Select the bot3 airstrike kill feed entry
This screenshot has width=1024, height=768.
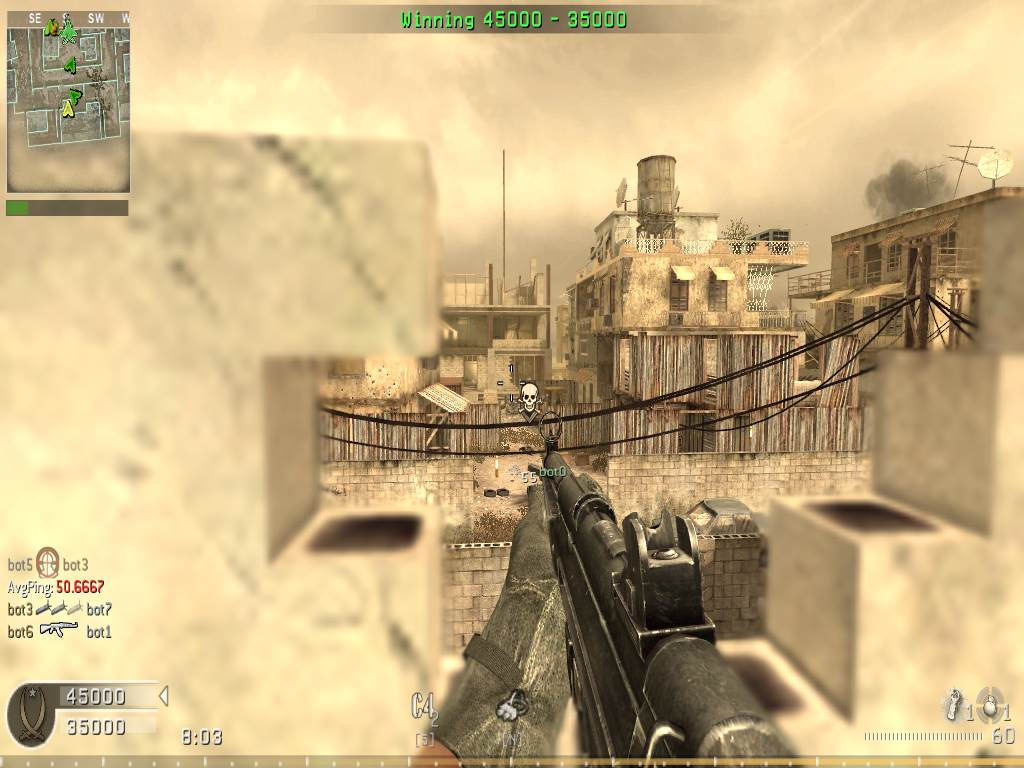point(59,609)
